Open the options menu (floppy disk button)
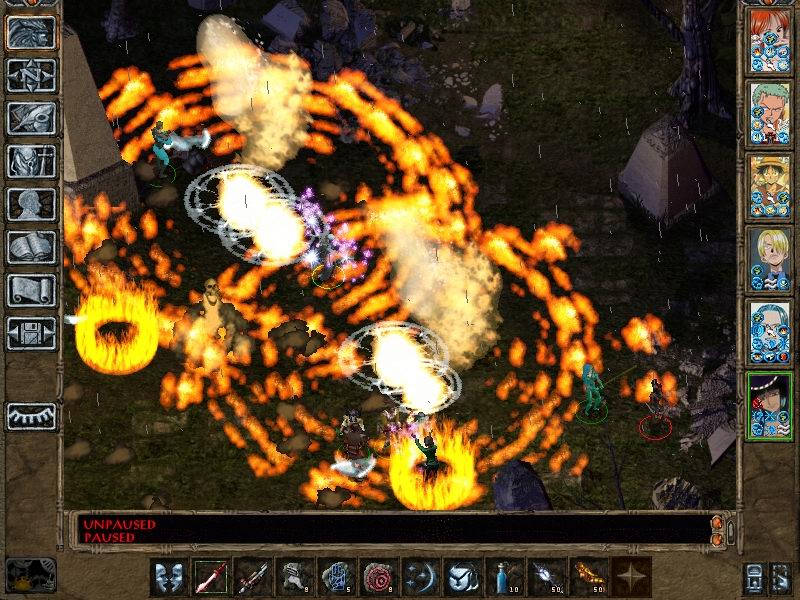Screen dimensions: 800x600 [31, 333]
